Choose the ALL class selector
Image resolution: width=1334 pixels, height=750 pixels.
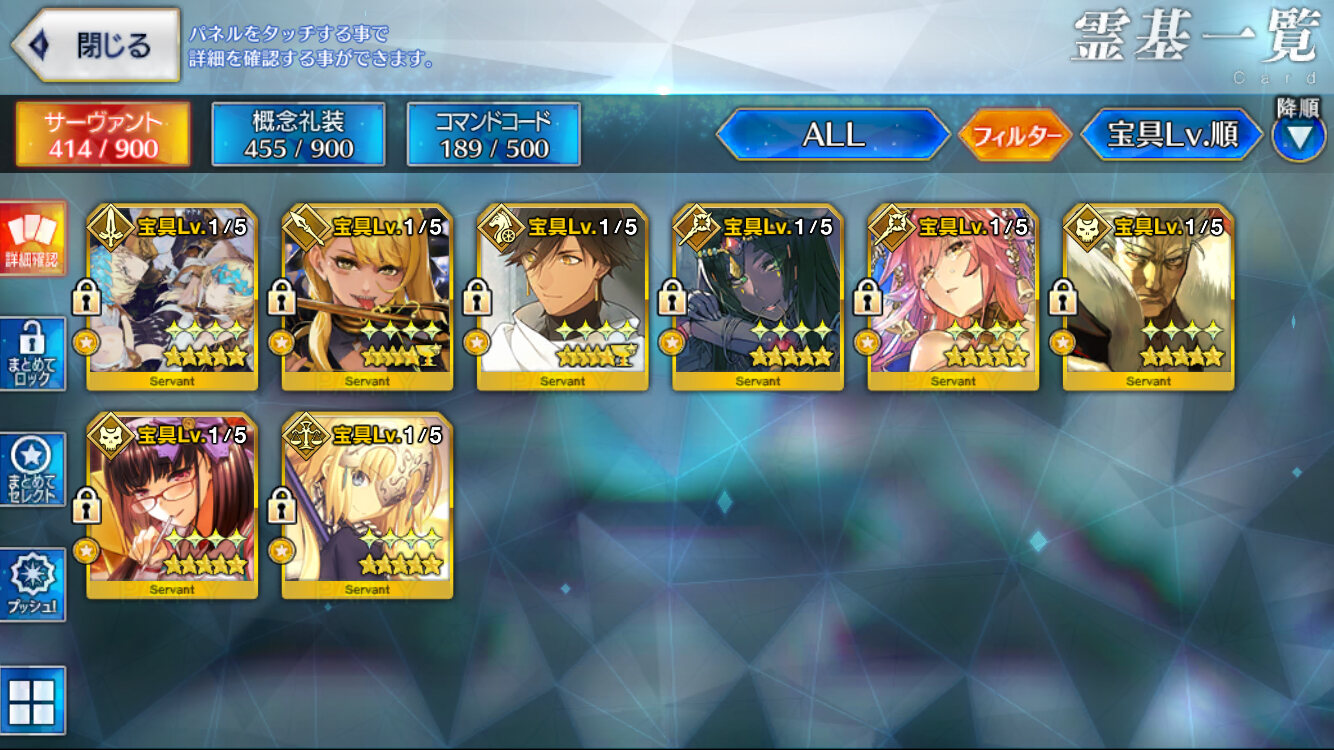click(x=833, y=135)
